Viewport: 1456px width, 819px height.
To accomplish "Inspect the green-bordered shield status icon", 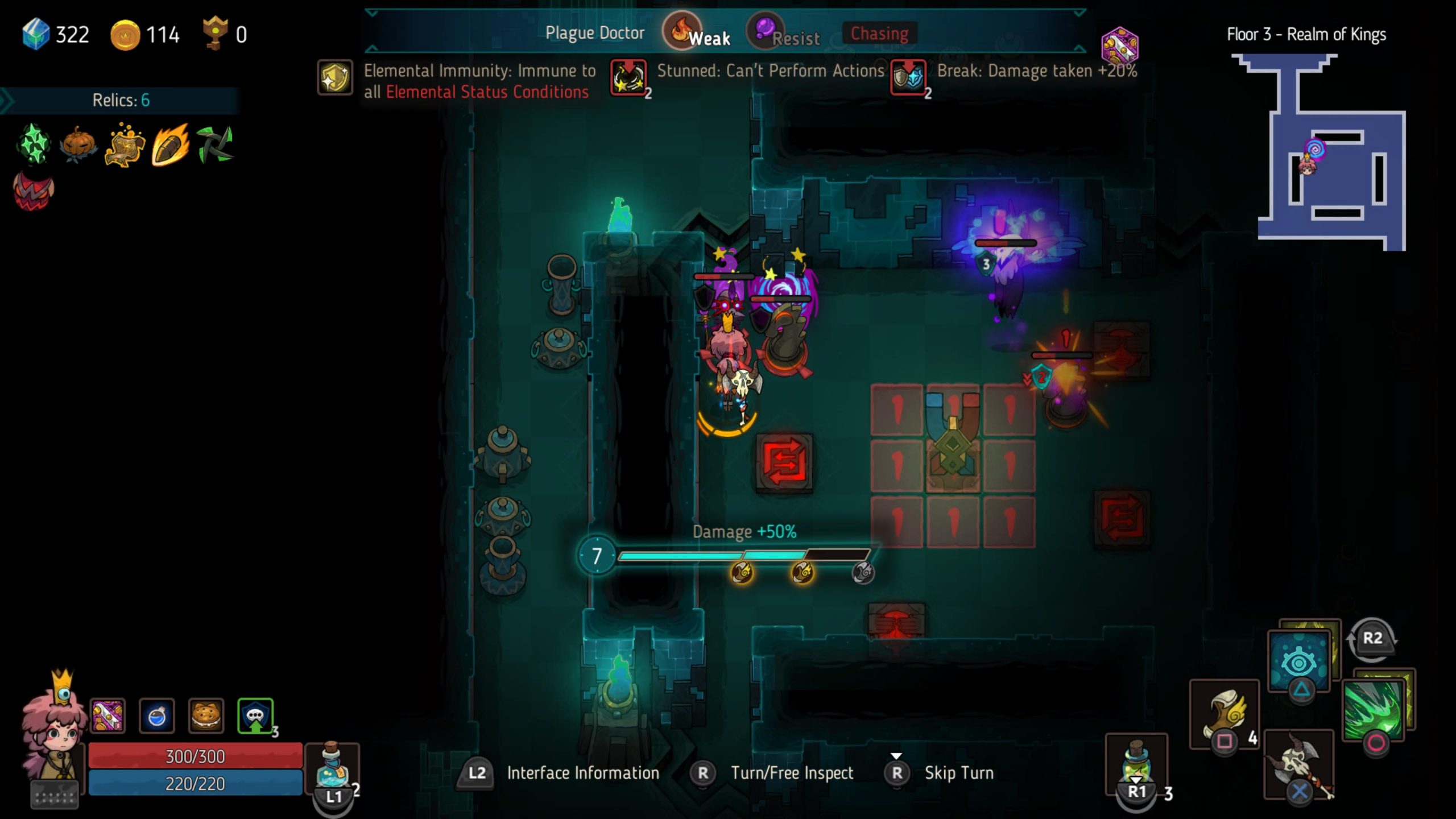I will (255, 716).
